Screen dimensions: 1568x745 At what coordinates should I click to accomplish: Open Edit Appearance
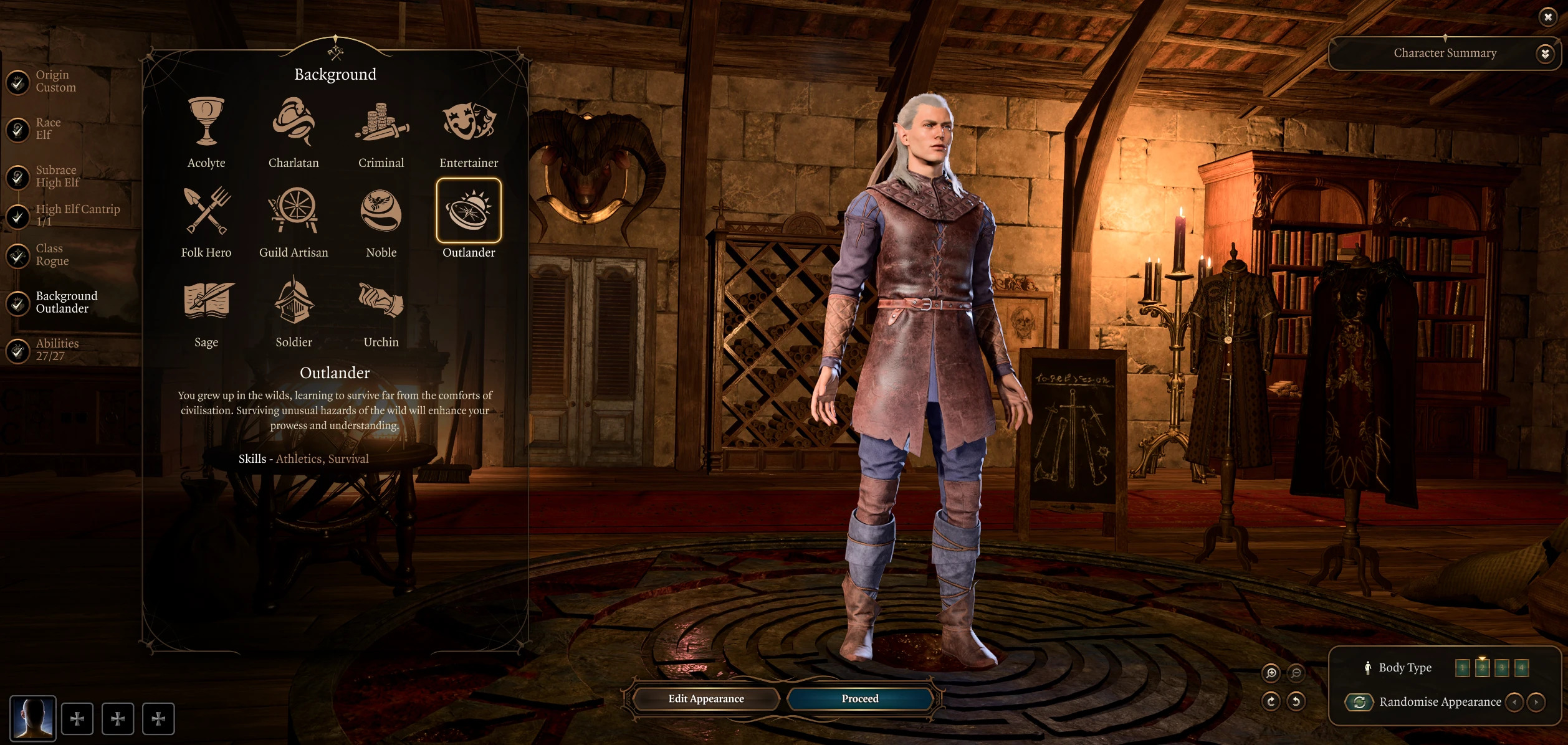(x=706, y=699)
